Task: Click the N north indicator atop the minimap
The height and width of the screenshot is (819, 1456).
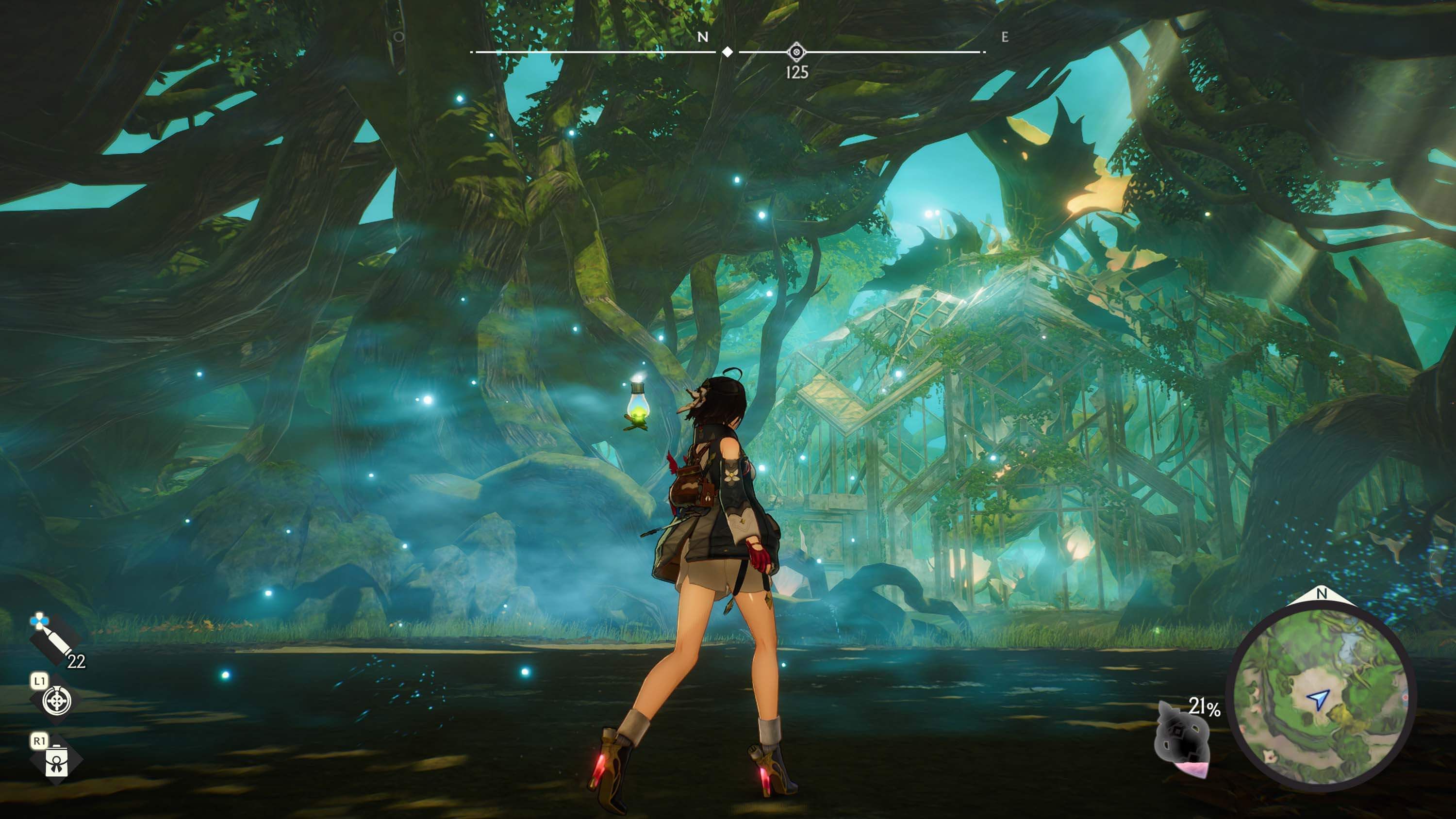Action: point(1321,594)
